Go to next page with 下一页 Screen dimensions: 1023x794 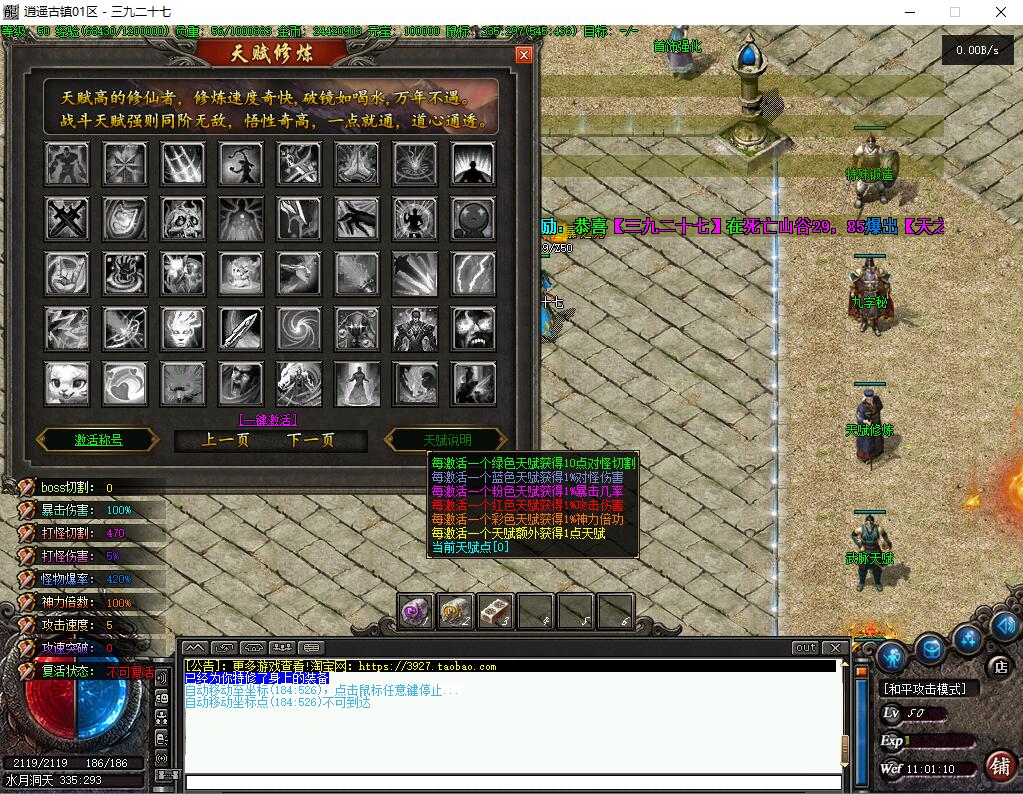tap(310, 440)
